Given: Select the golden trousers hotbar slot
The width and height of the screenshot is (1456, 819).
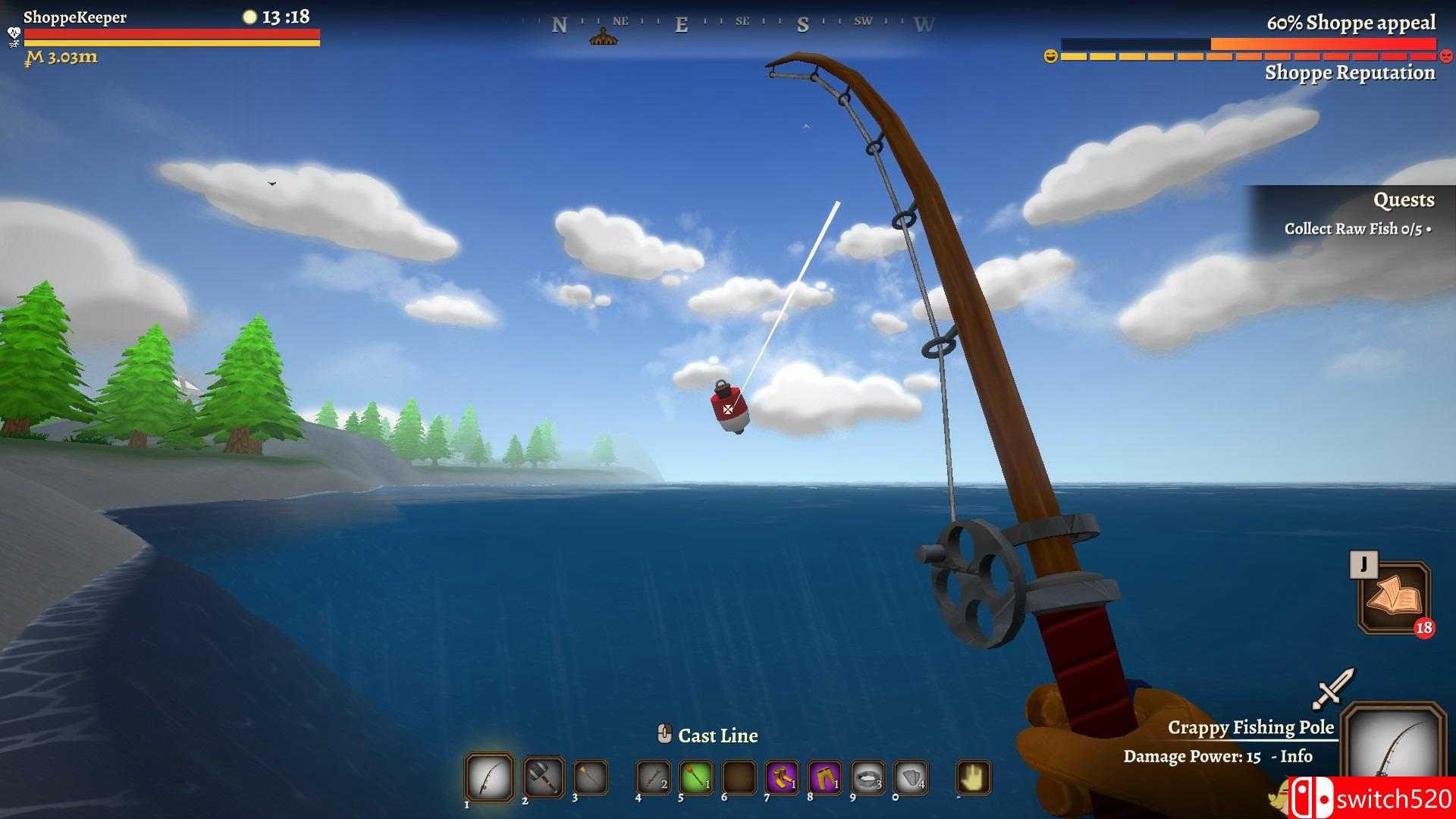Looking at the screenshot, I should tap(824, 777).
